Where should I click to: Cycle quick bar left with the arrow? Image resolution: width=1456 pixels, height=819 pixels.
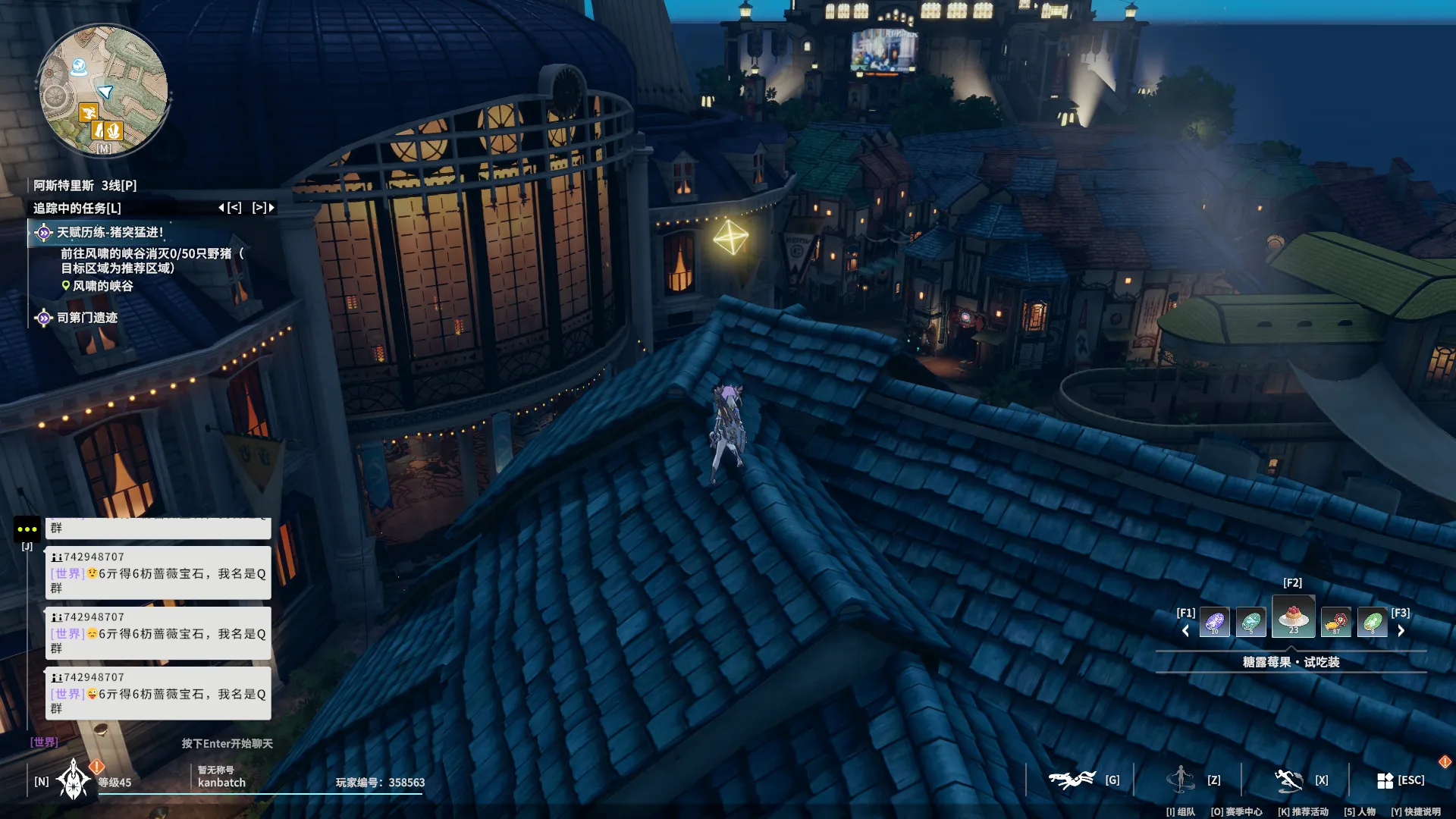[x=1186, y=630]
